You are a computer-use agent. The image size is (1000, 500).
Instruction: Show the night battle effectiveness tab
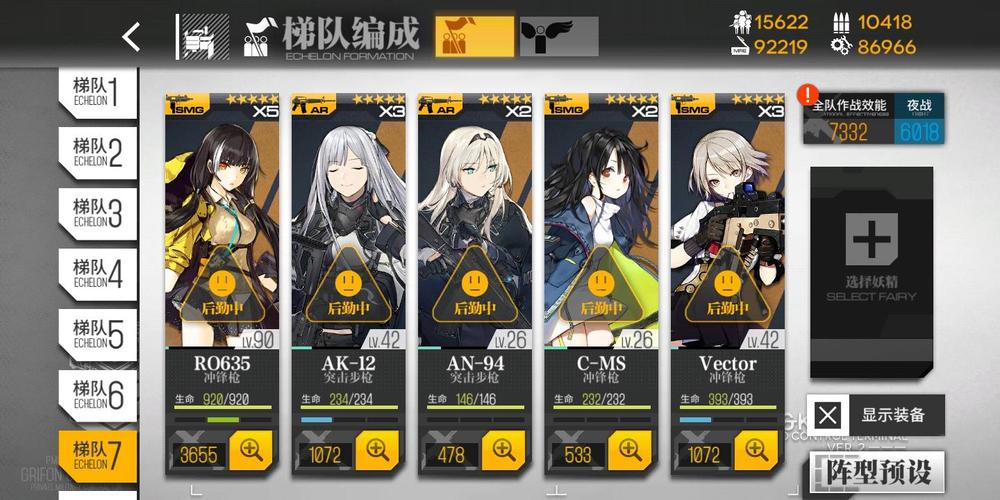click(x=918, y=119)
